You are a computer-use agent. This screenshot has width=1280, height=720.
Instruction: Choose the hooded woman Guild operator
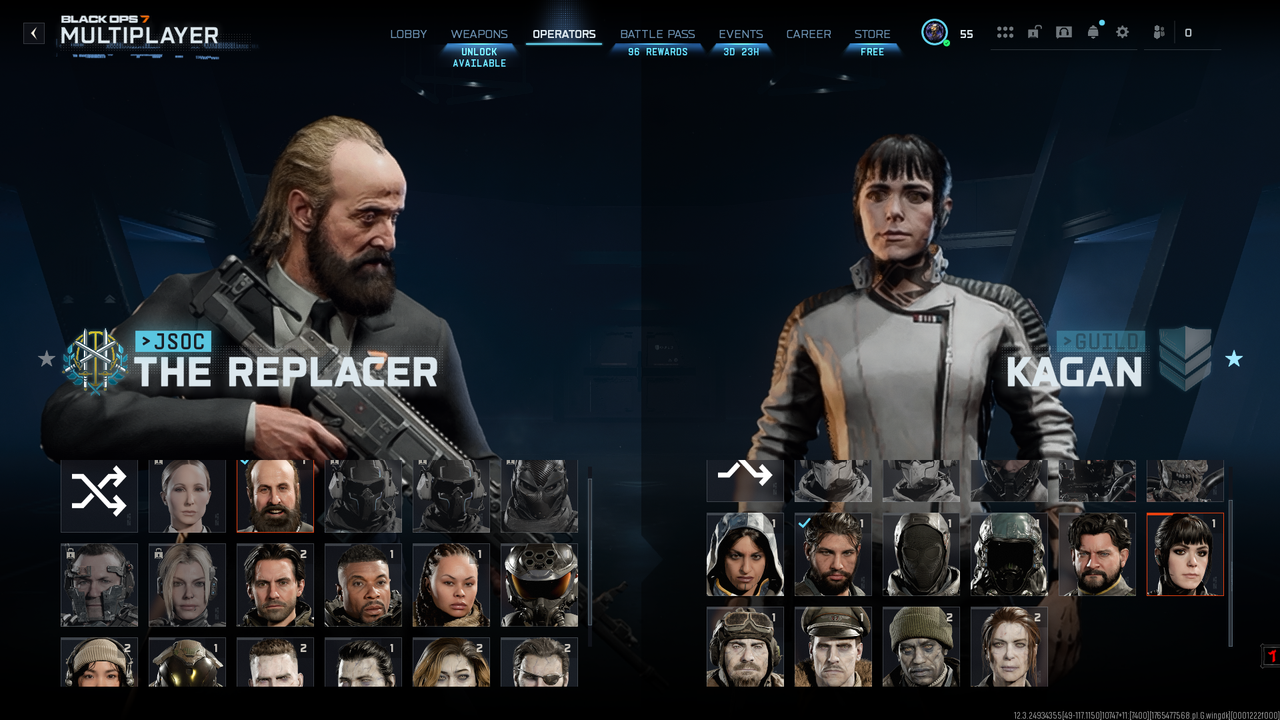(745, 554)
